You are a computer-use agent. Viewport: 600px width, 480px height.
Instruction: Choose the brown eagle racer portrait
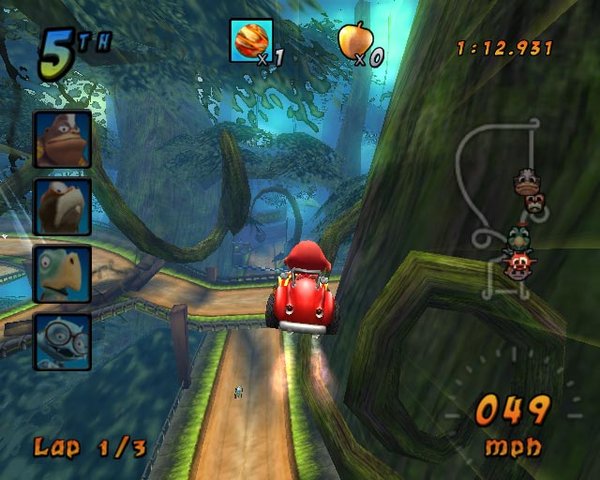(x=63, y=206)
